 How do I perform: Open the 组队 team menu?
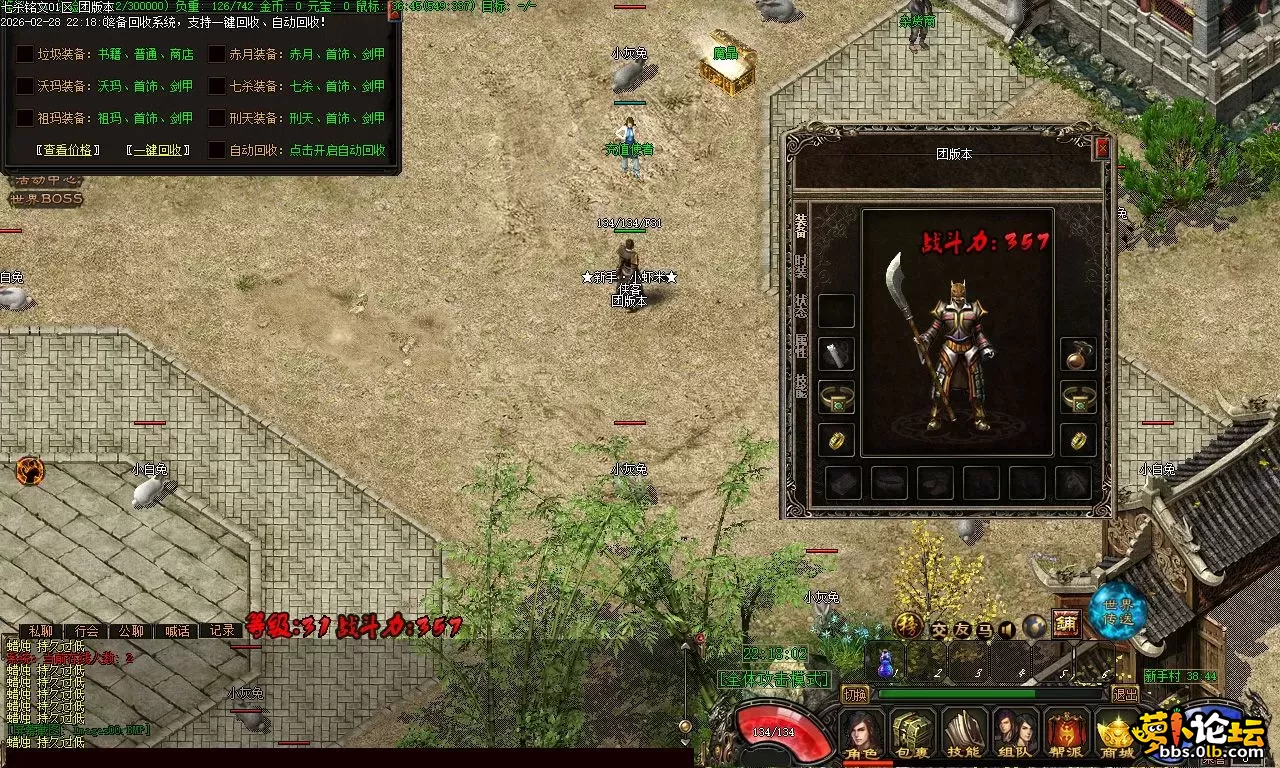1015,734
